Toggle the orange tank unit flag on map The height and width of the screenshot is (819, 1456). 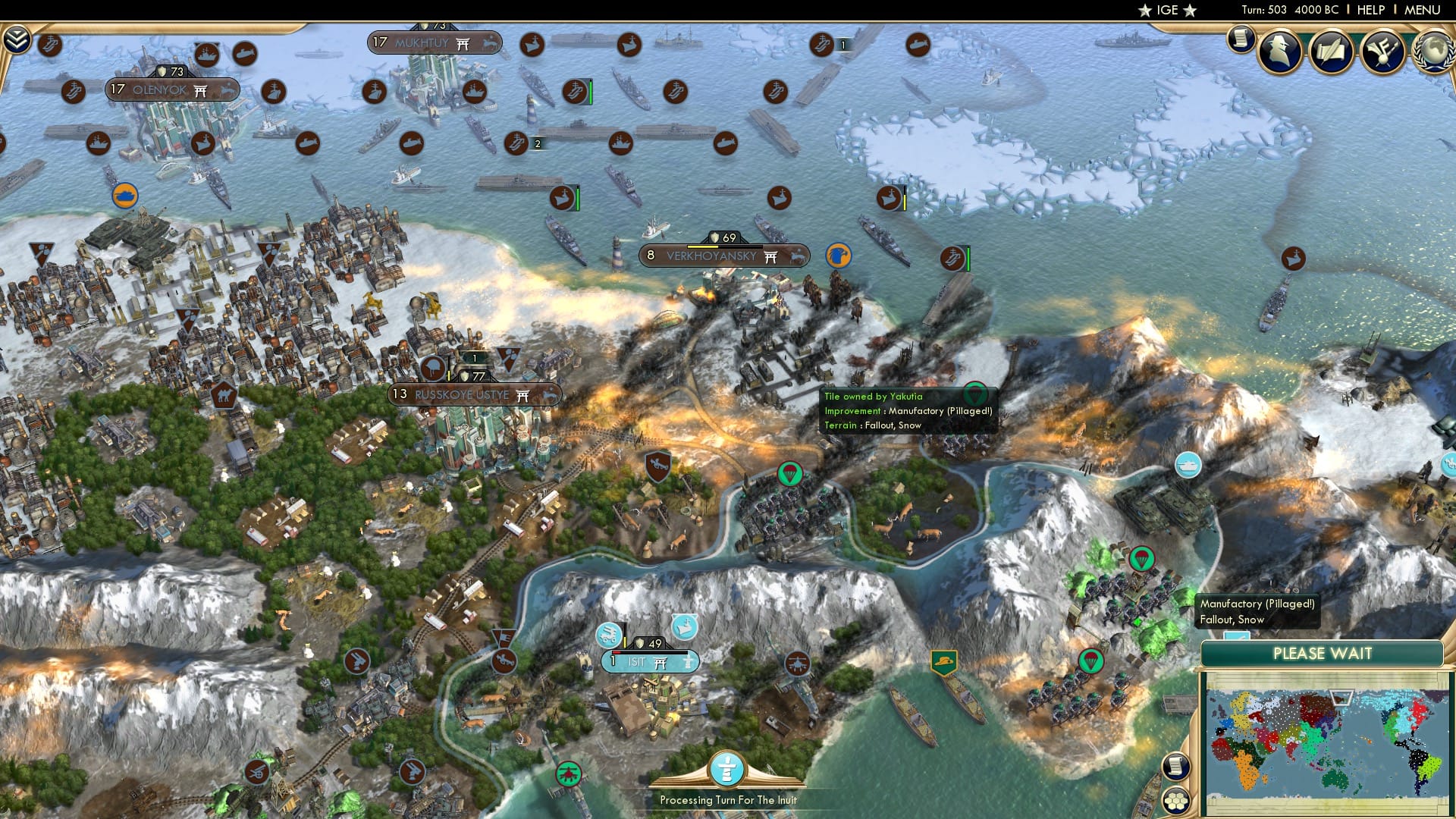tap(127, 196)
